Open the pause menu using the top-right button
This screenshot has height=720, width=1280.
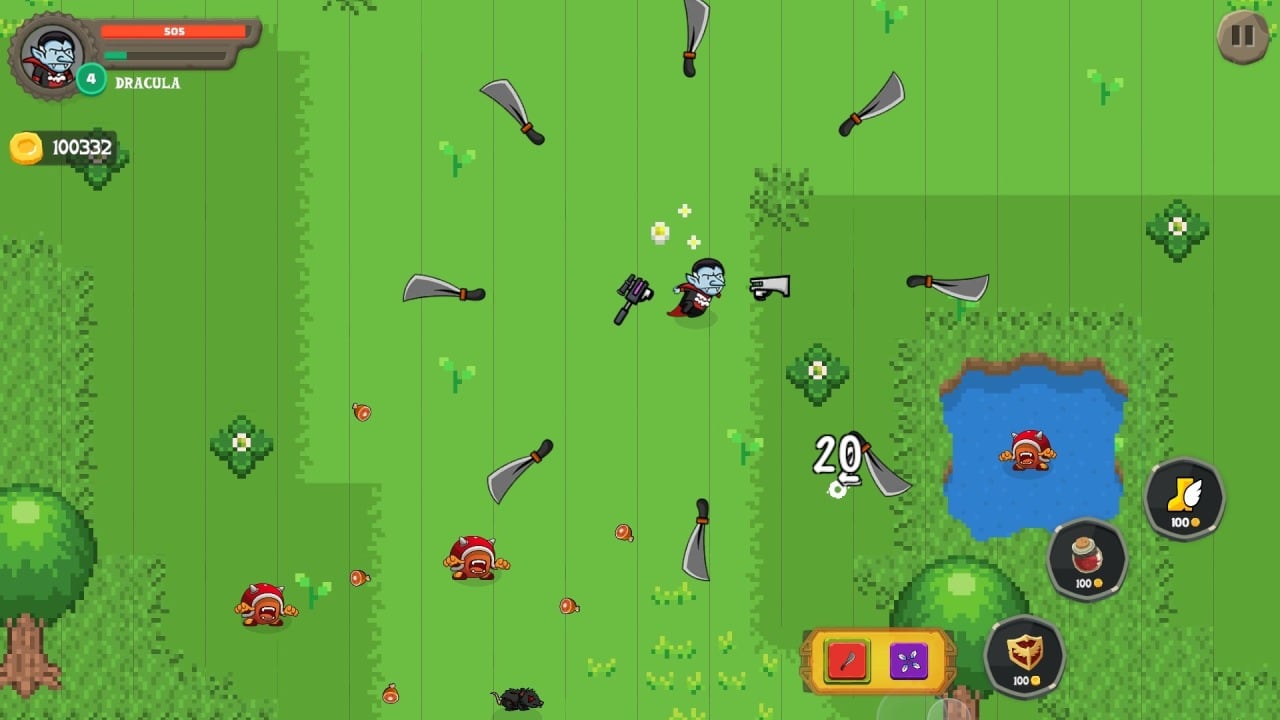click(x=1242, y=36)
